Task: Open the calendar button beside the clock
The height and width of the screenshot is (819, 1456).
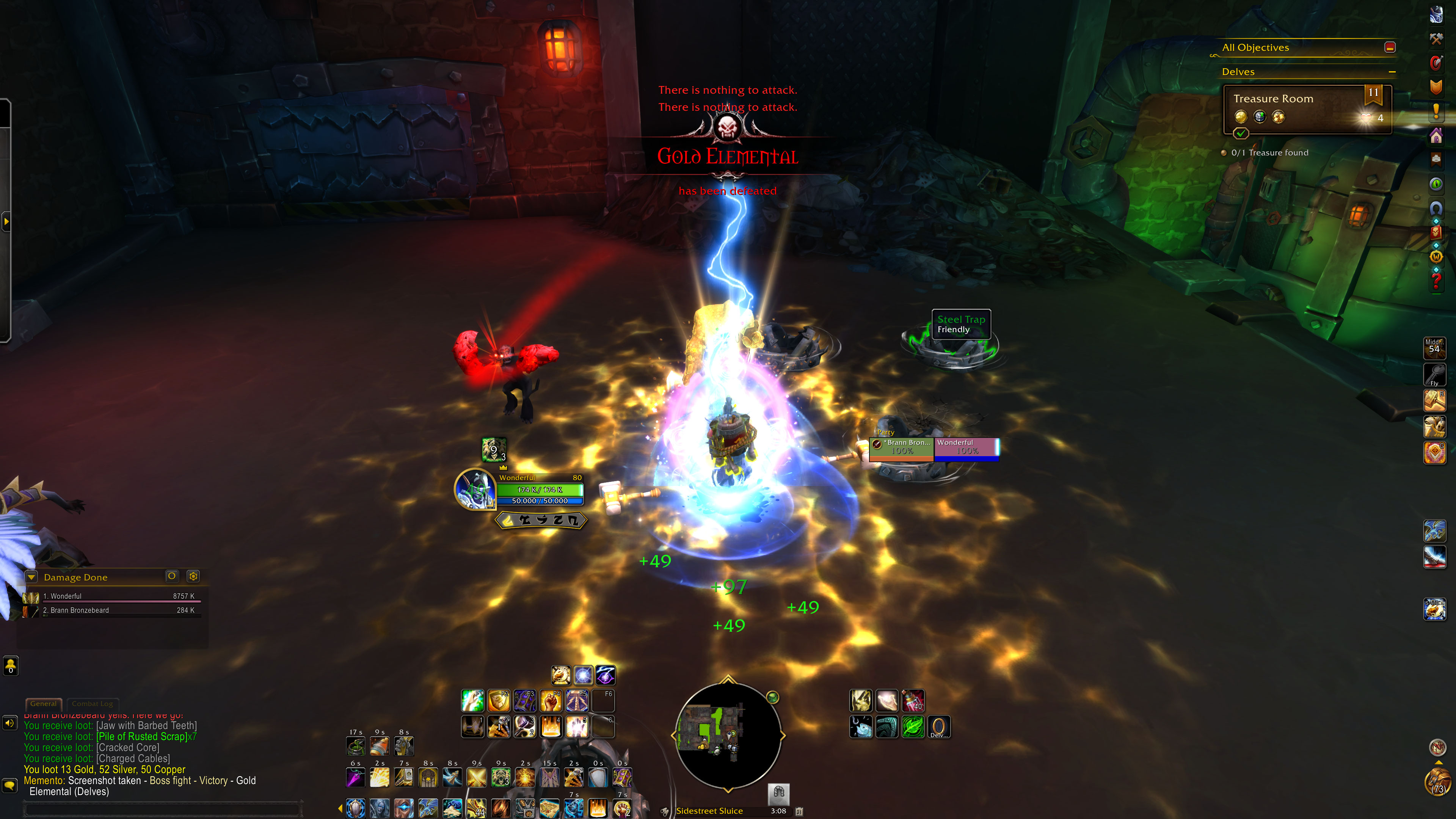Action: (799, 811)
